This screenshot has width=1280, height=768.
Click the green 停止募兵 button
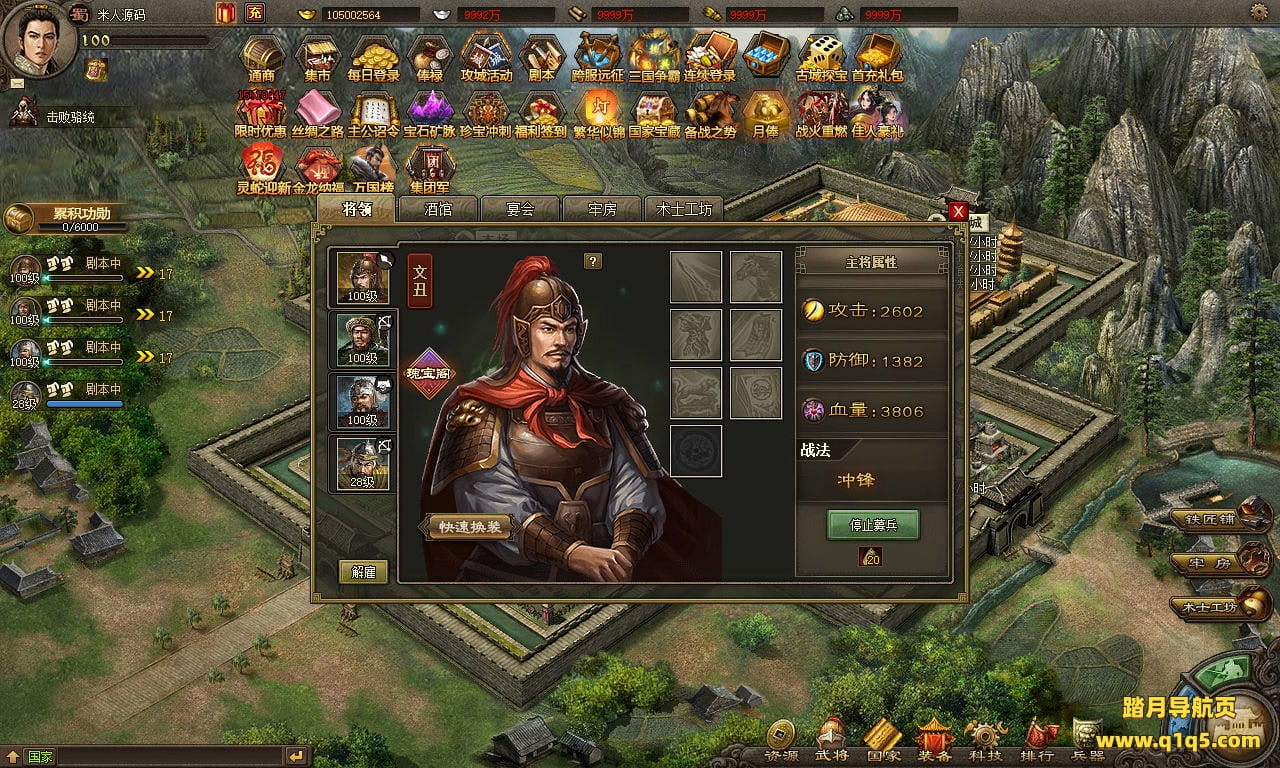872,525
